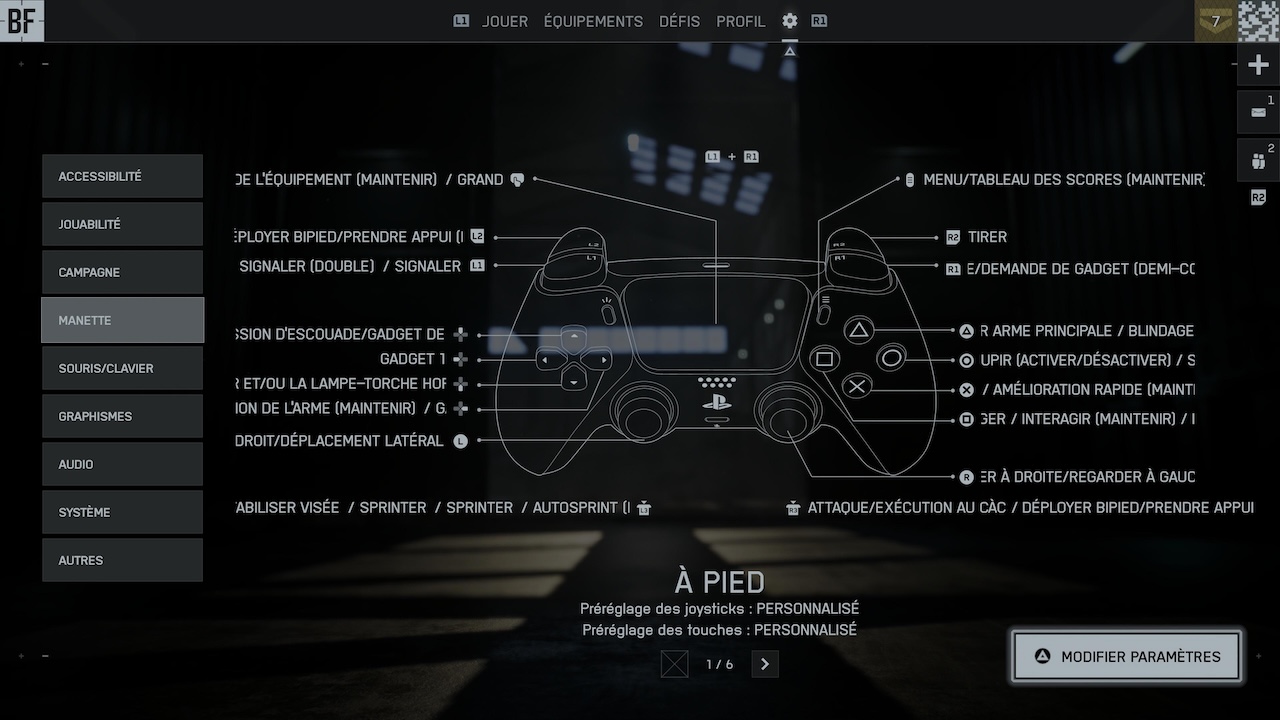Open the JOUER tab
This screenshot has height=720, width=1280.
tap(504, 21)
